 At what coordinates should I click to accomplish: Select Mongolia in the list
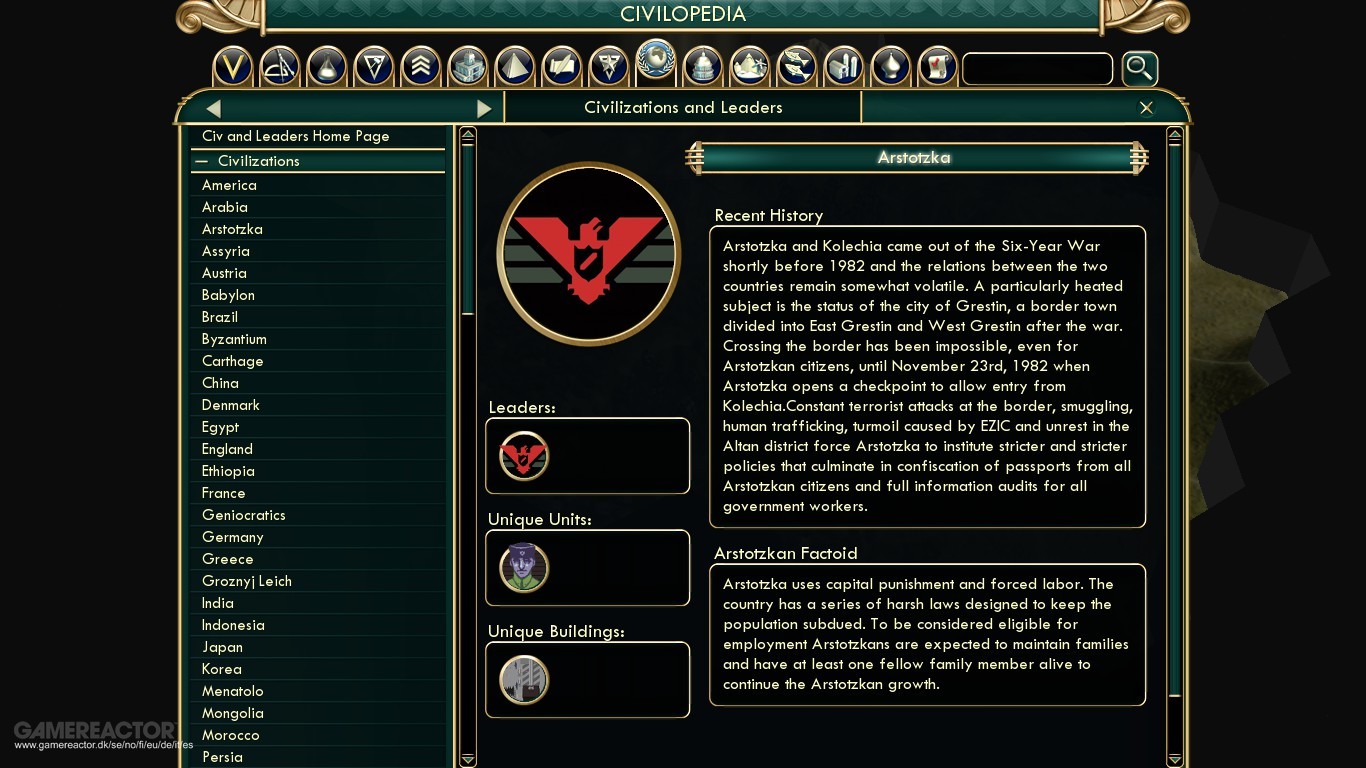(233, 713)
